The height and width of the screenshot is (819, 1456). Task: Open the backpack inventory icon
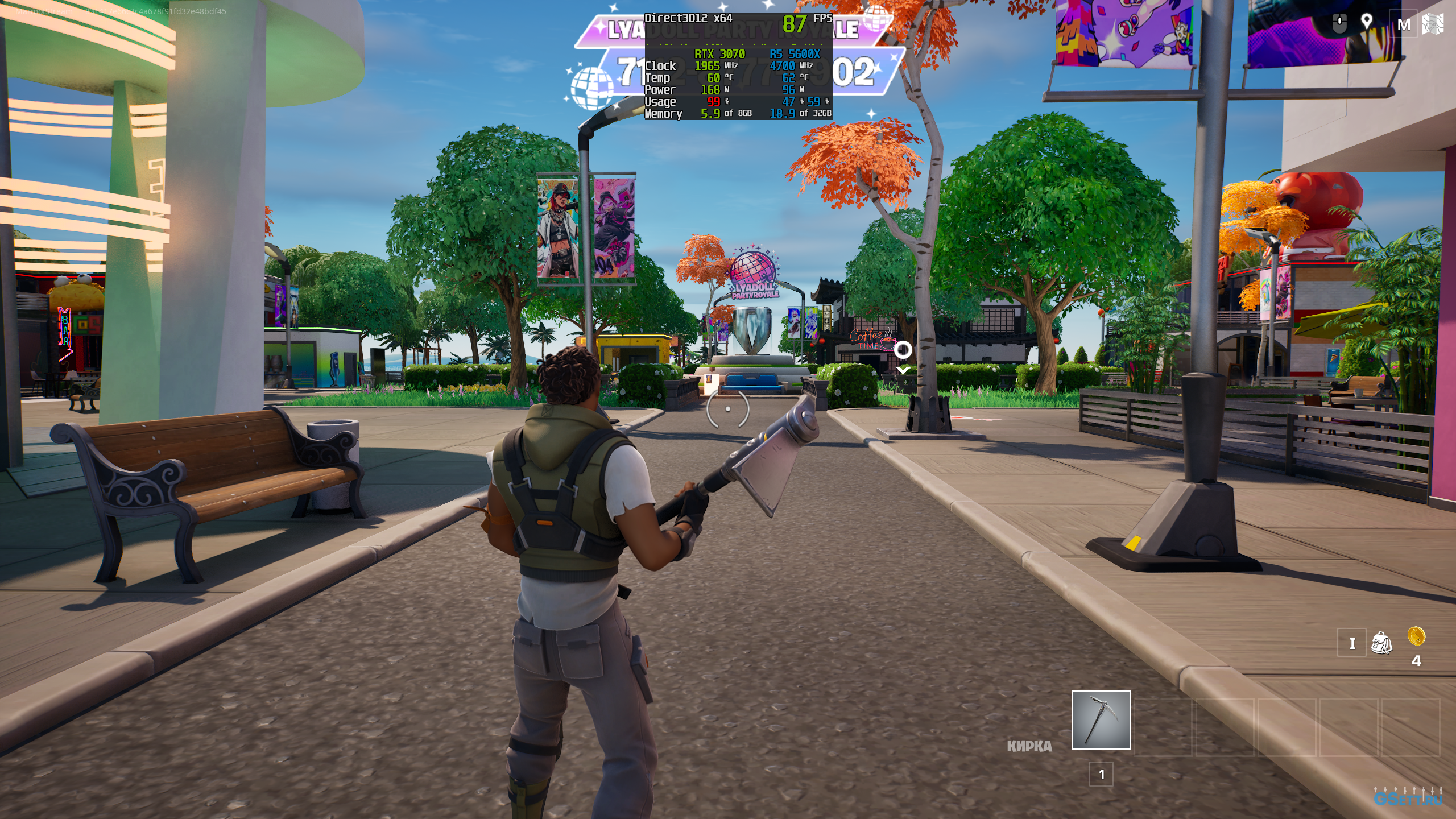tap(1381, 643)
